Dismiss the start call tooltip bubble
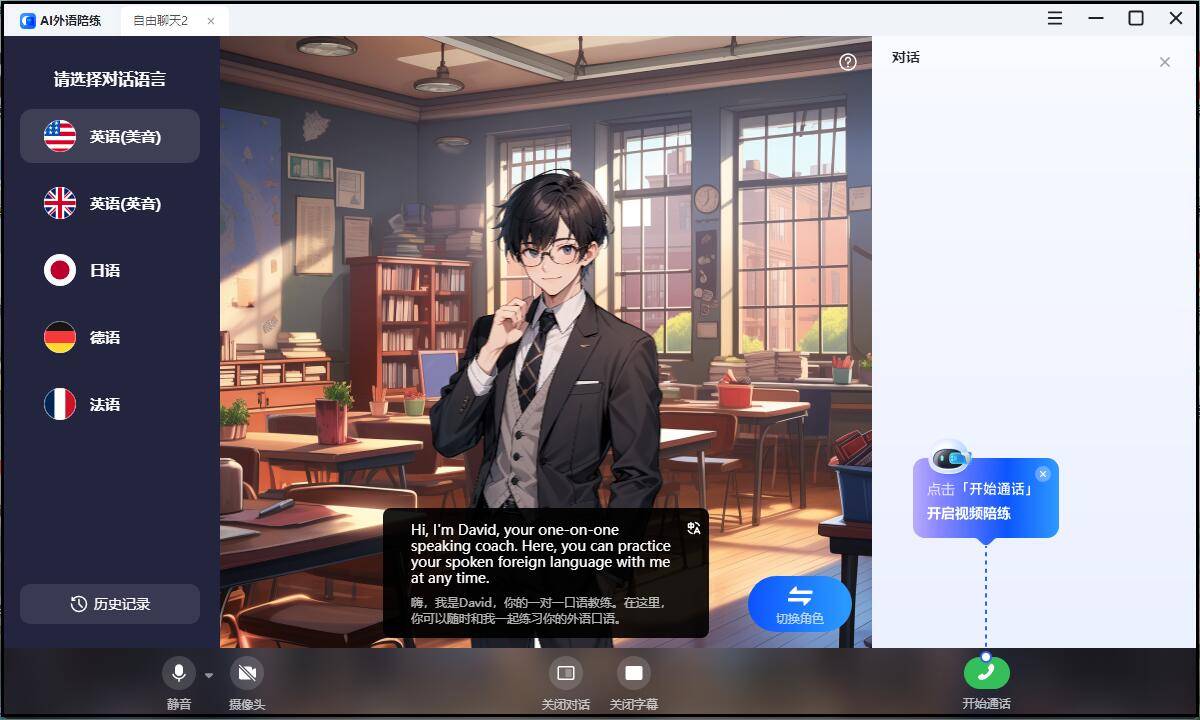 [1043, 474]
